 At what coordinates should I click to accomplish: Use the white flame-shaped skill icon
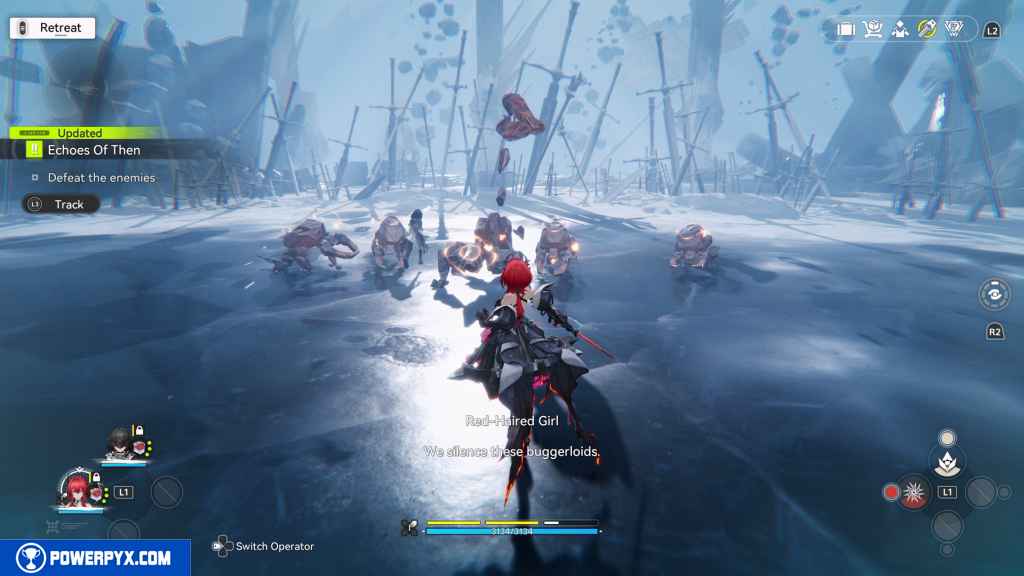click(946, 461)
